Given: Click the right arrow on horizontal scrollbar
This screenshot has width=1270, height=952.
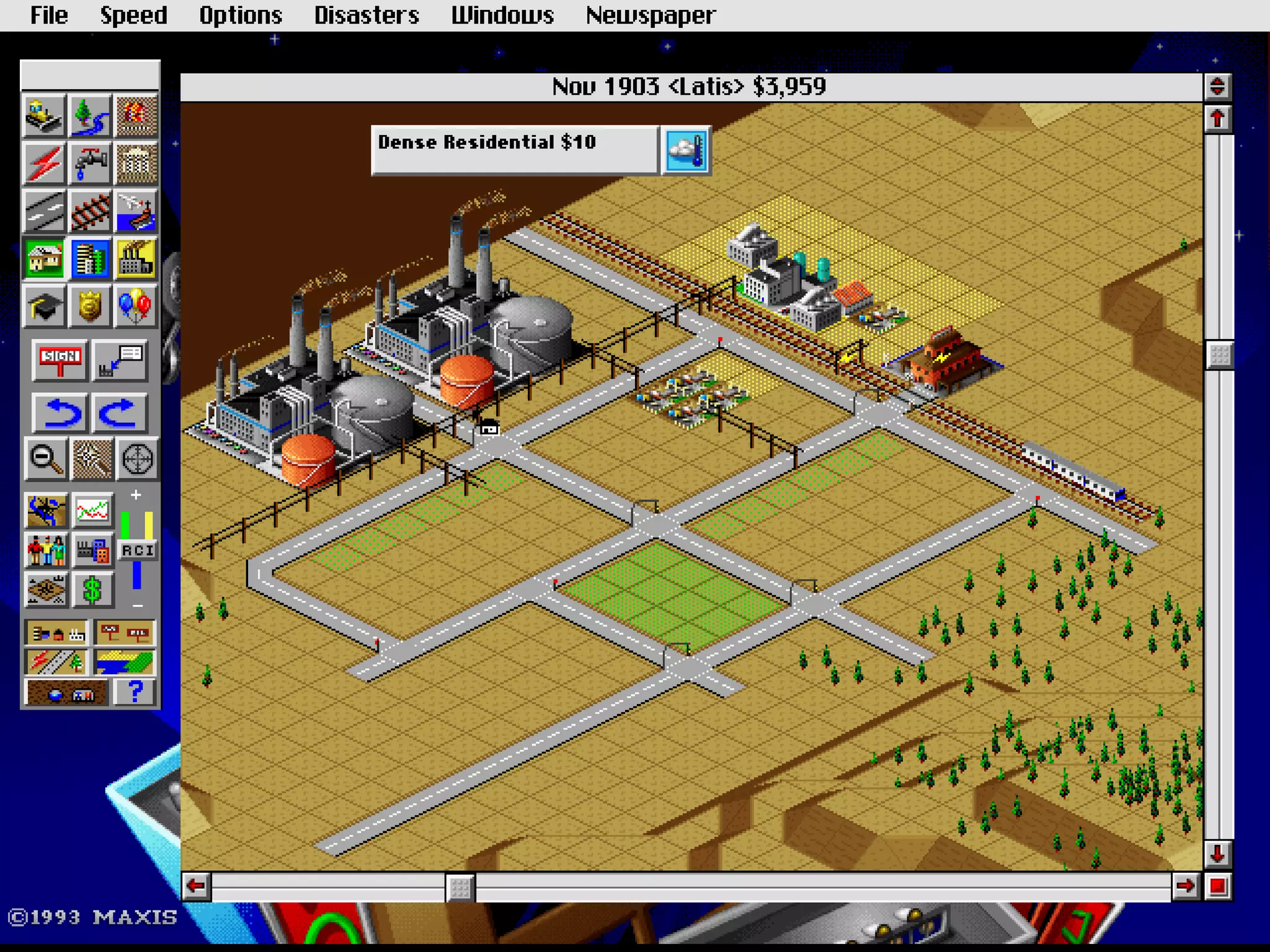Looking at the screenshot, I should click(1185, 886).
